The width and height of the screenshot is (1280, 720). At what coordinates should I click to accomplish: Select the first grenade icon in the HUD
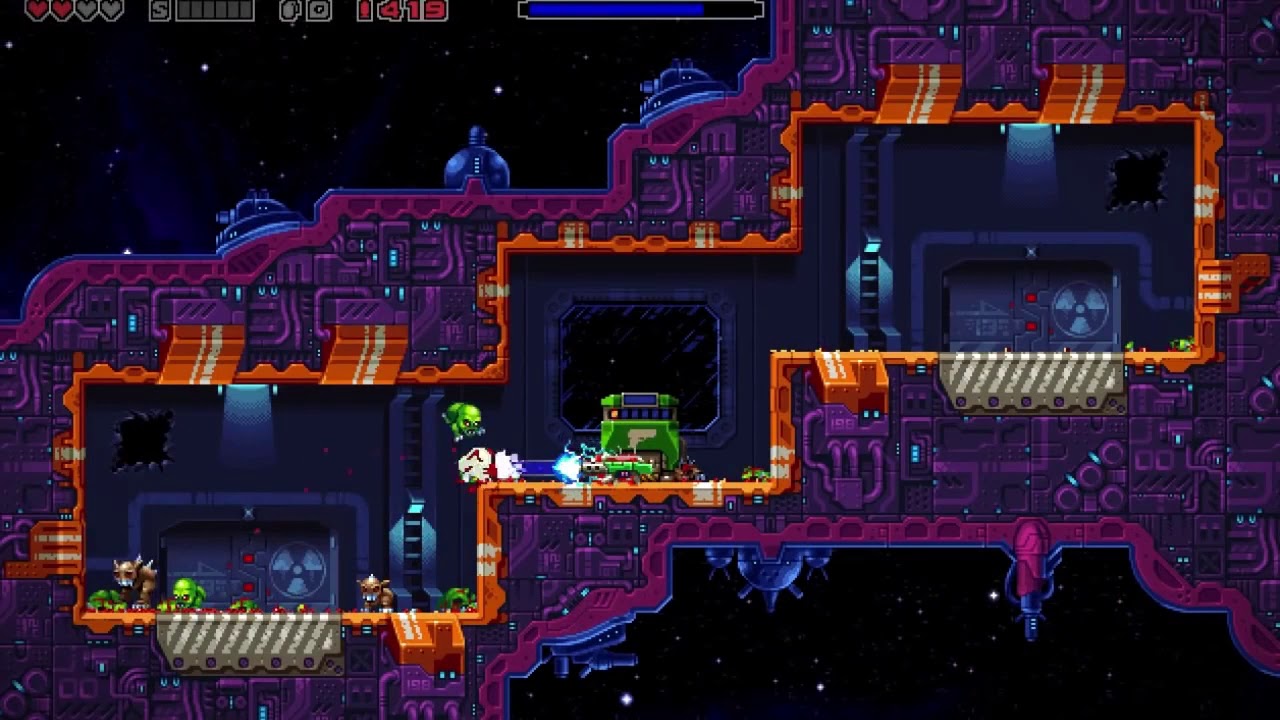click(x=289, y=11)
